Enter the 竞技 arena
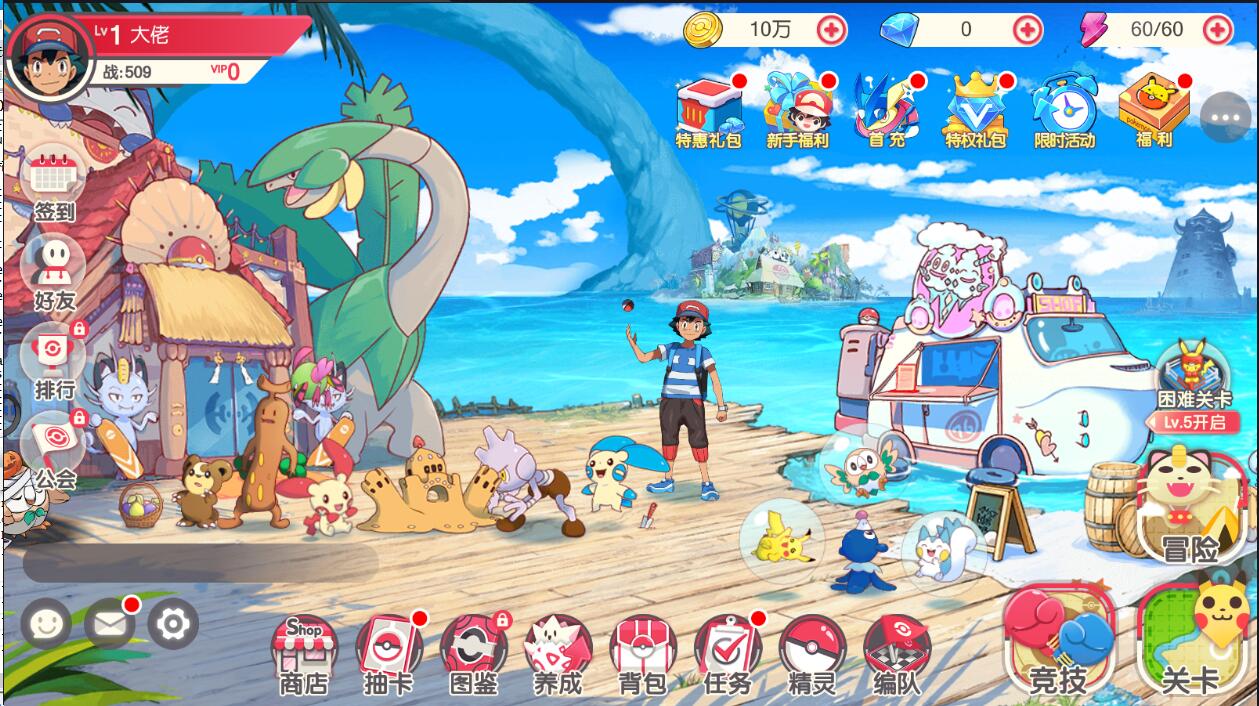Viewport: 1259px width, 706px height. pos(1059,641)
